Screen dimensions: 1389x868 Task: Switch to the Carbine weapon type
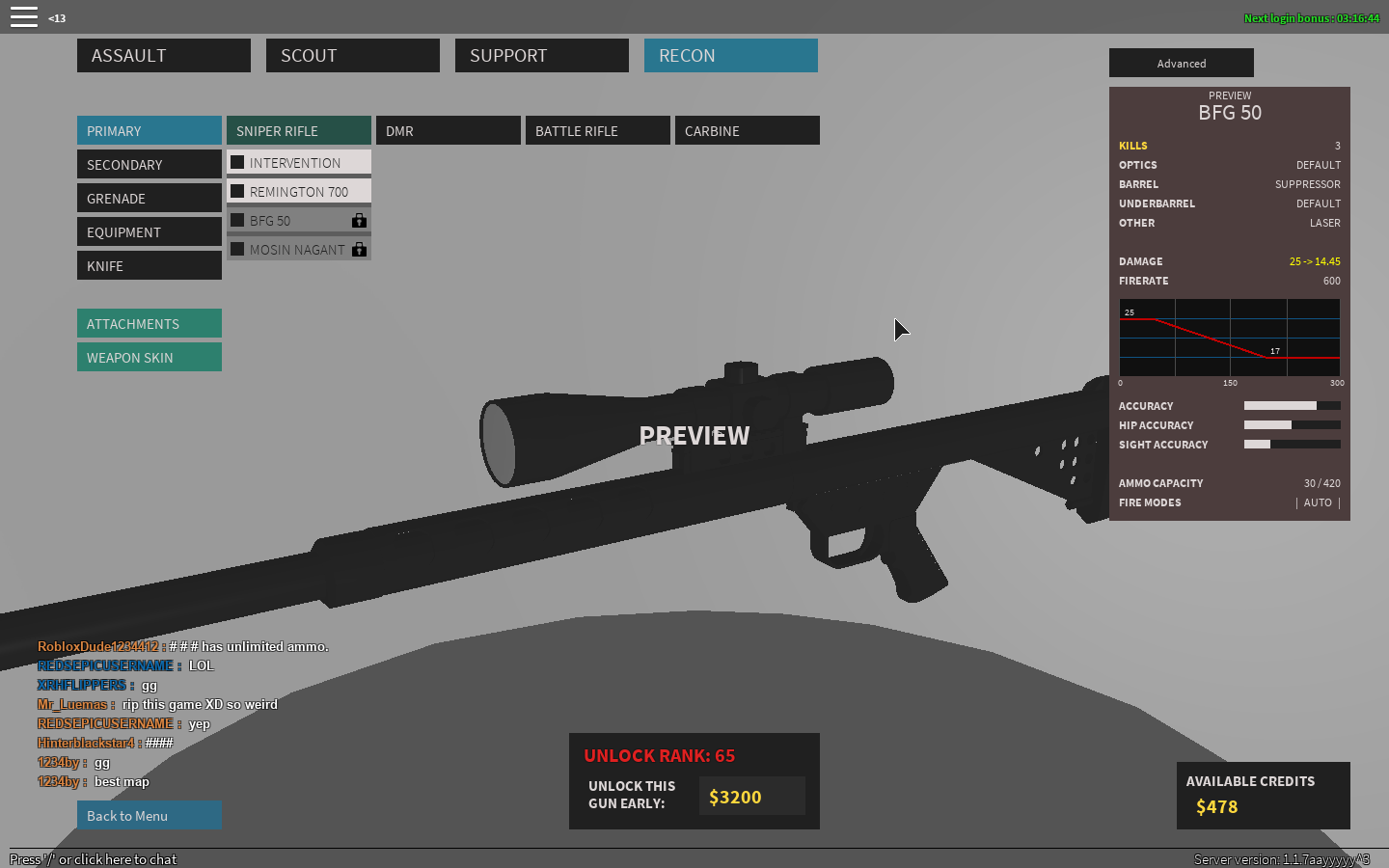[747, 131]
